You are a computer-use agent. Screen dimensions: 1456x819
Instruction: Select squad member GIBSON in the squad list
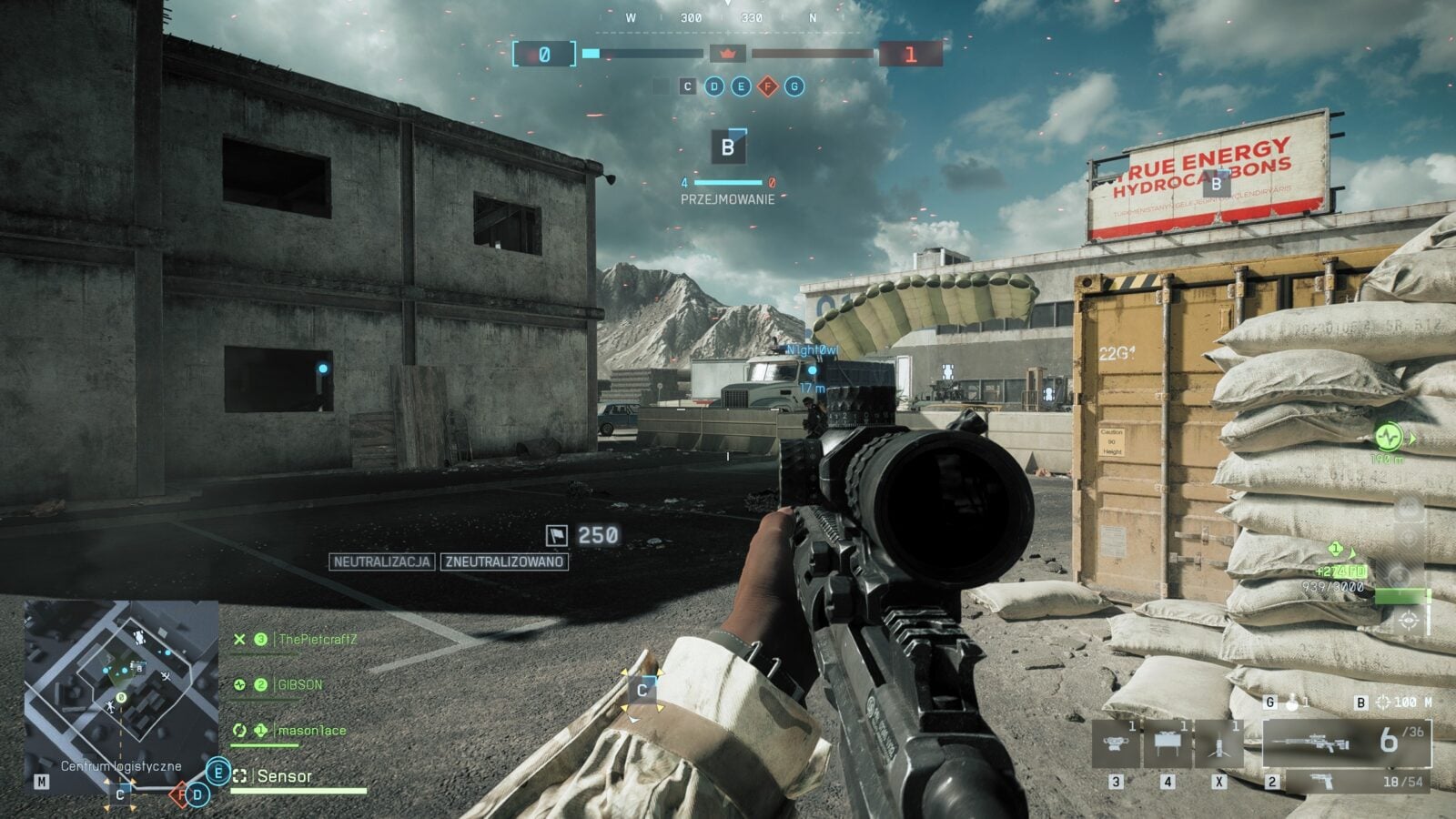tap(299, 684)
